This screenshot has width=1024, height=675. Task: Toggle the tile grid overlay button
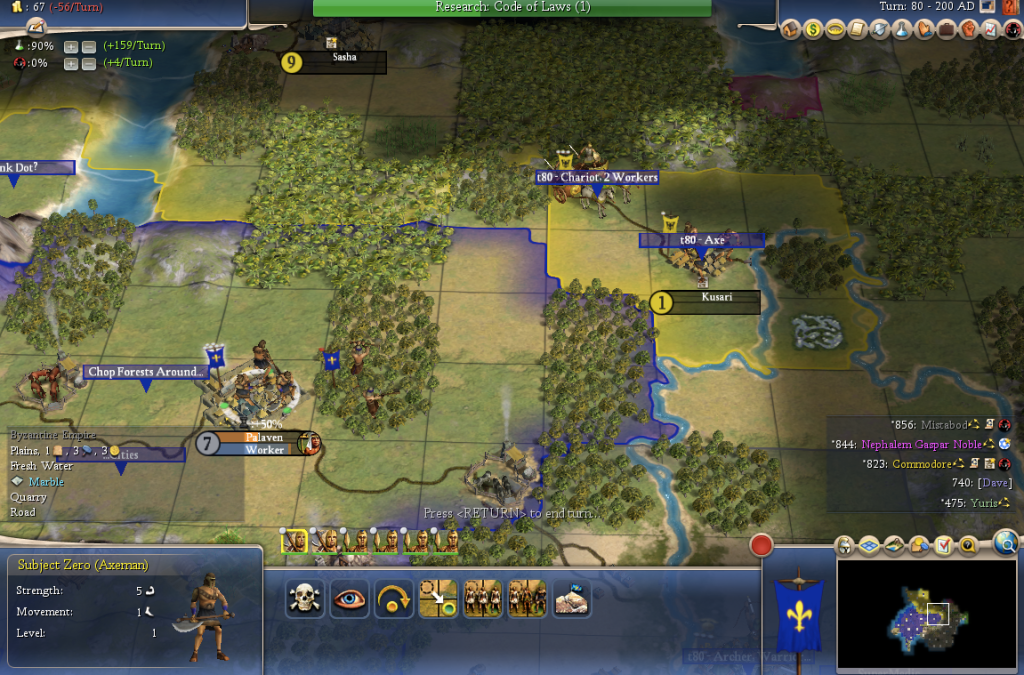coord(868,546)
